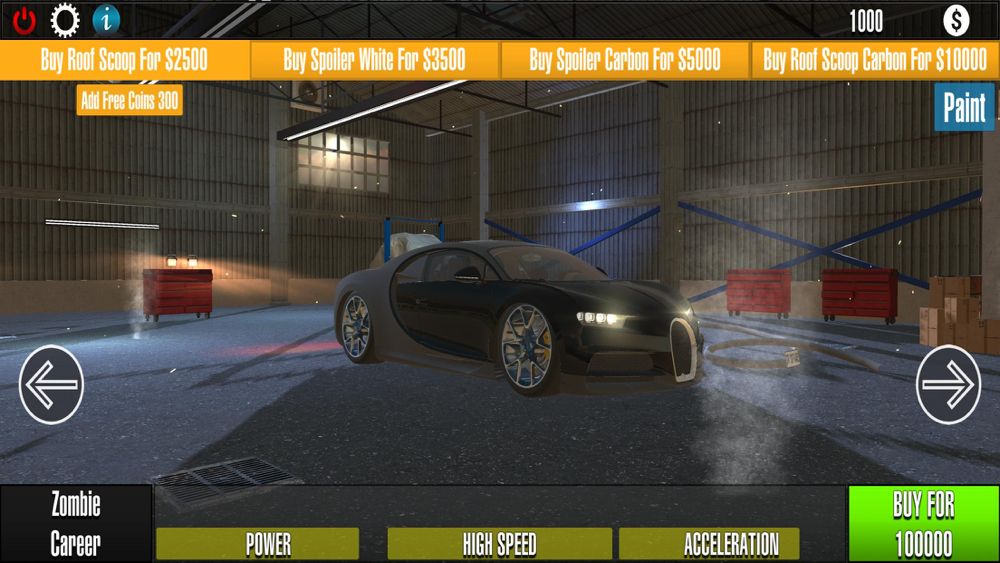Screen dimensions: 1000x563
Task: Open the Paint menu
Action: point(964,108)
